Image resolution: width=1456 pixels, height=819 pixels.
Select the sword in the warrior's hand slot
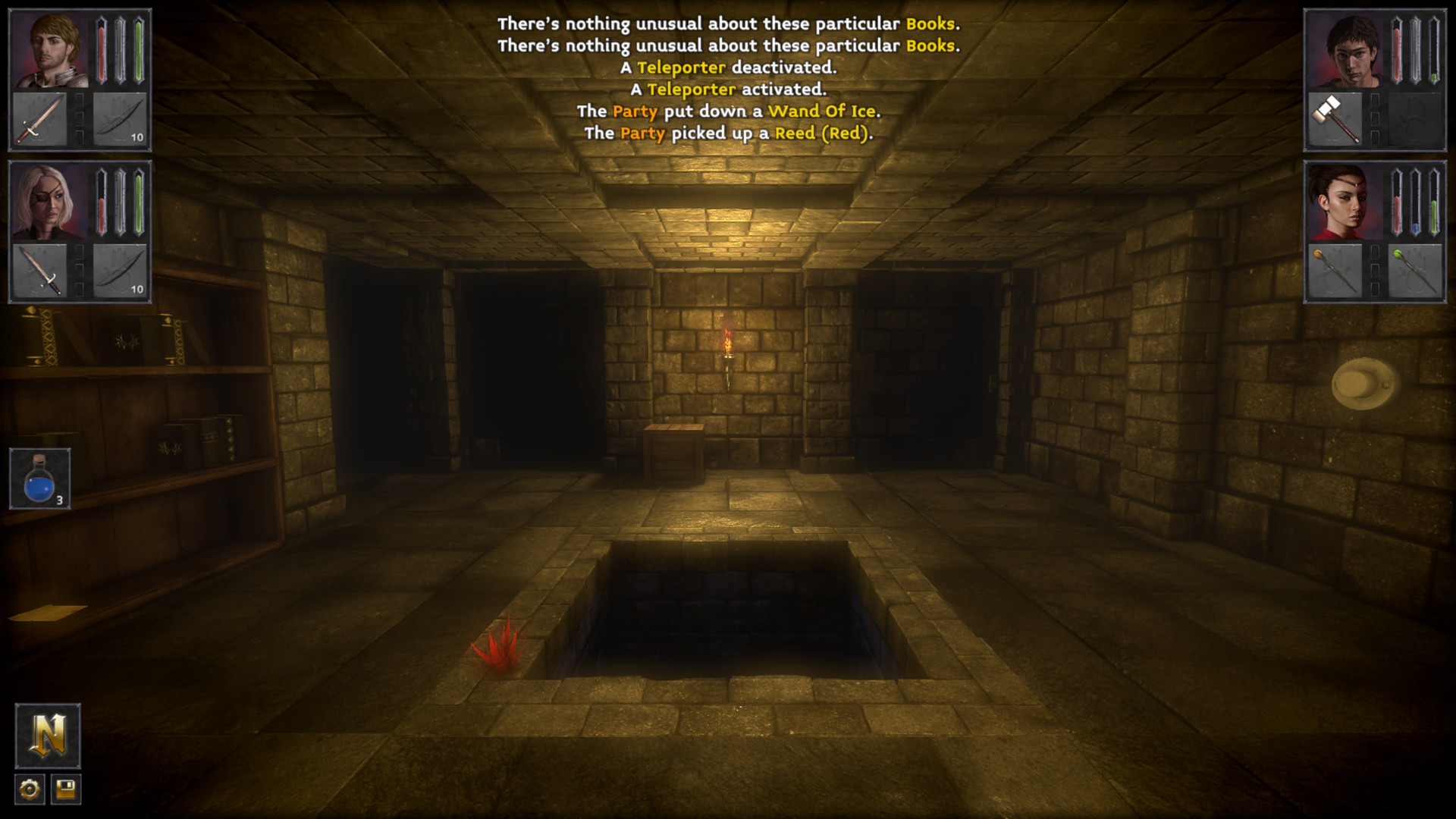pyautogui.click(x=39, y=118)
